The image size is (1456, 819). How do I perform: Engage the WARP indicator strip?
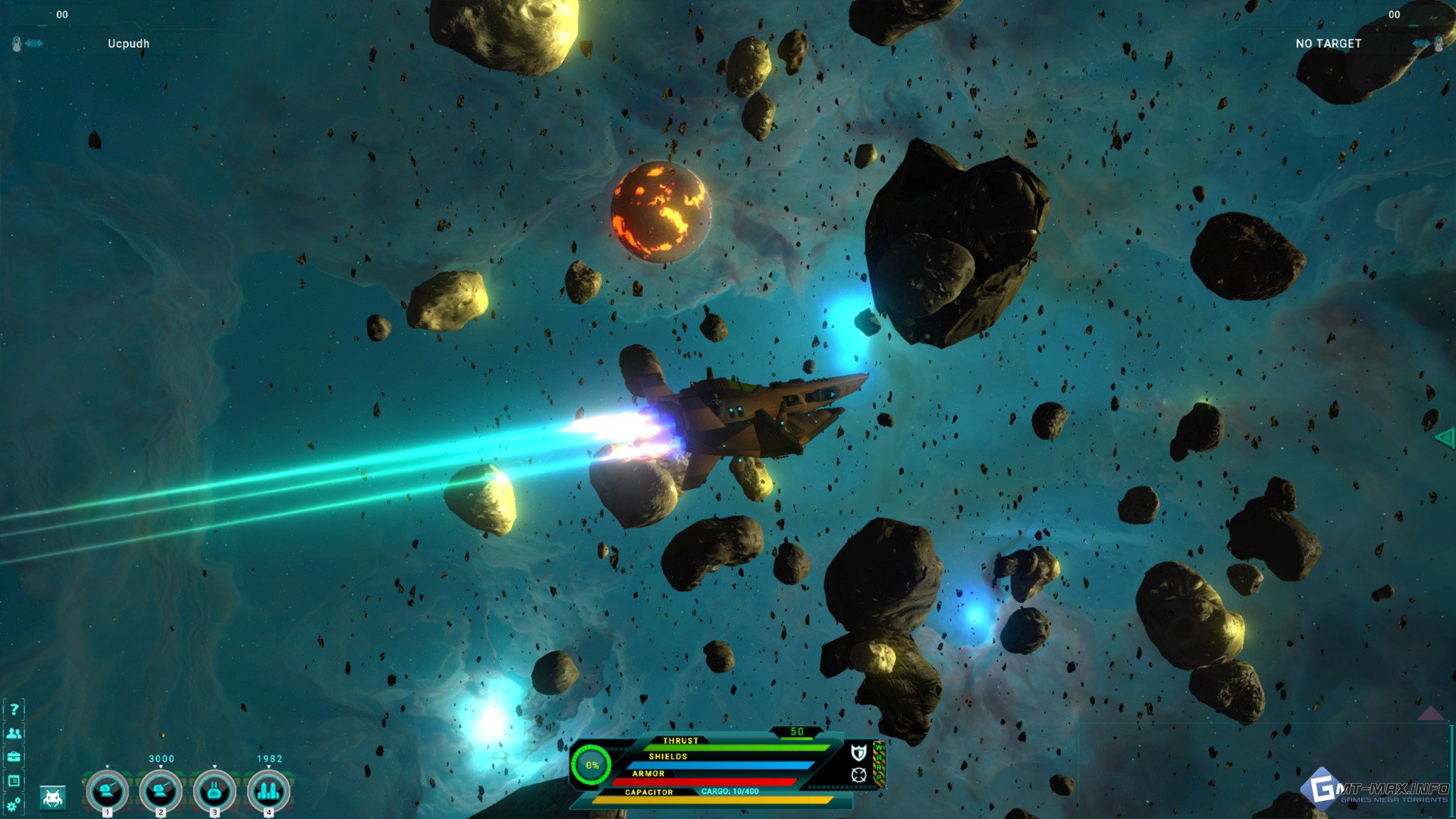[880, 762]
